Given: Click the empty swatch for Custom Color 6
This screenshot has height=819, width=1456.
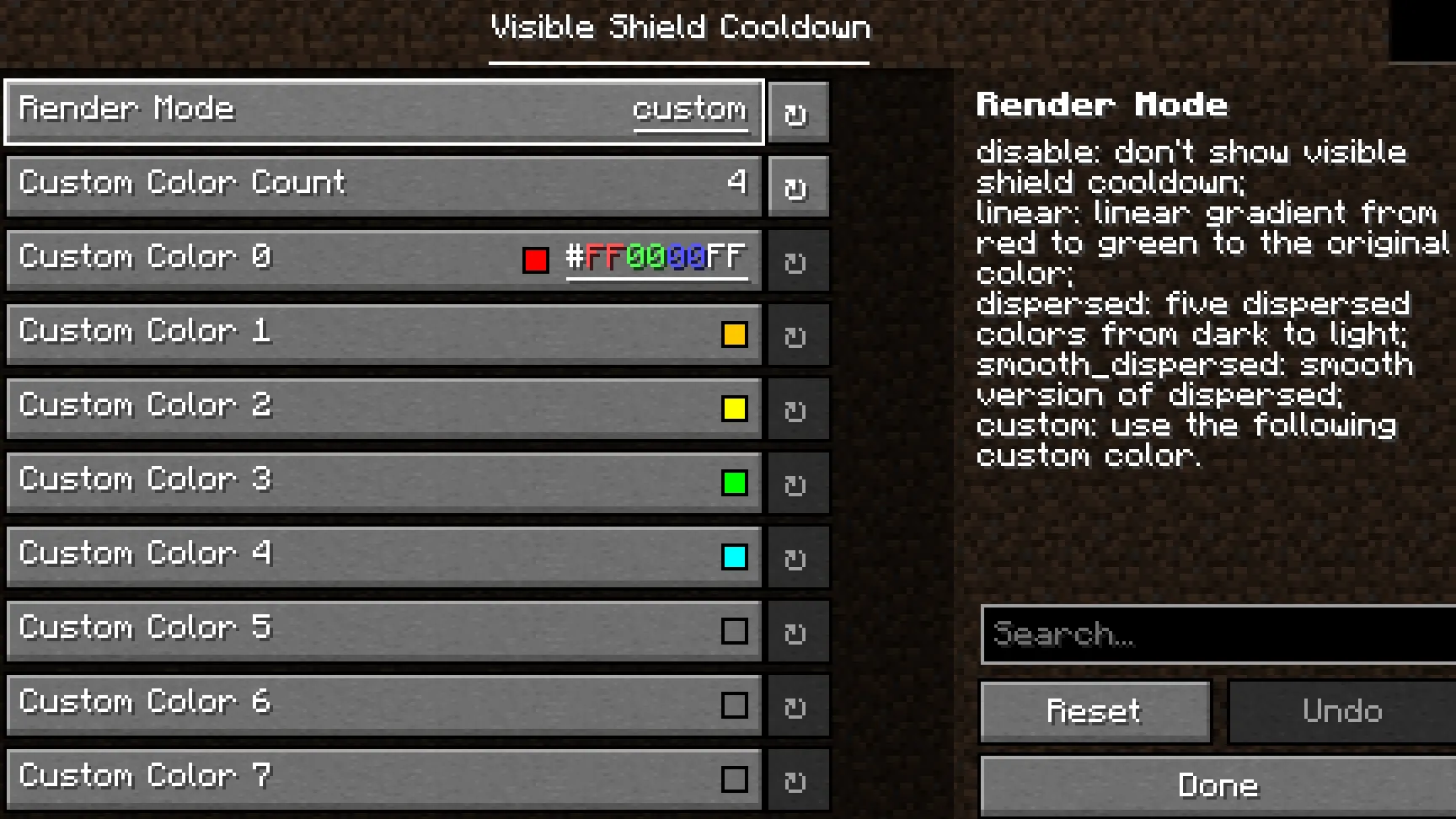Looking at the screenshot, I should pyautogui.click(x=735, y=705).
